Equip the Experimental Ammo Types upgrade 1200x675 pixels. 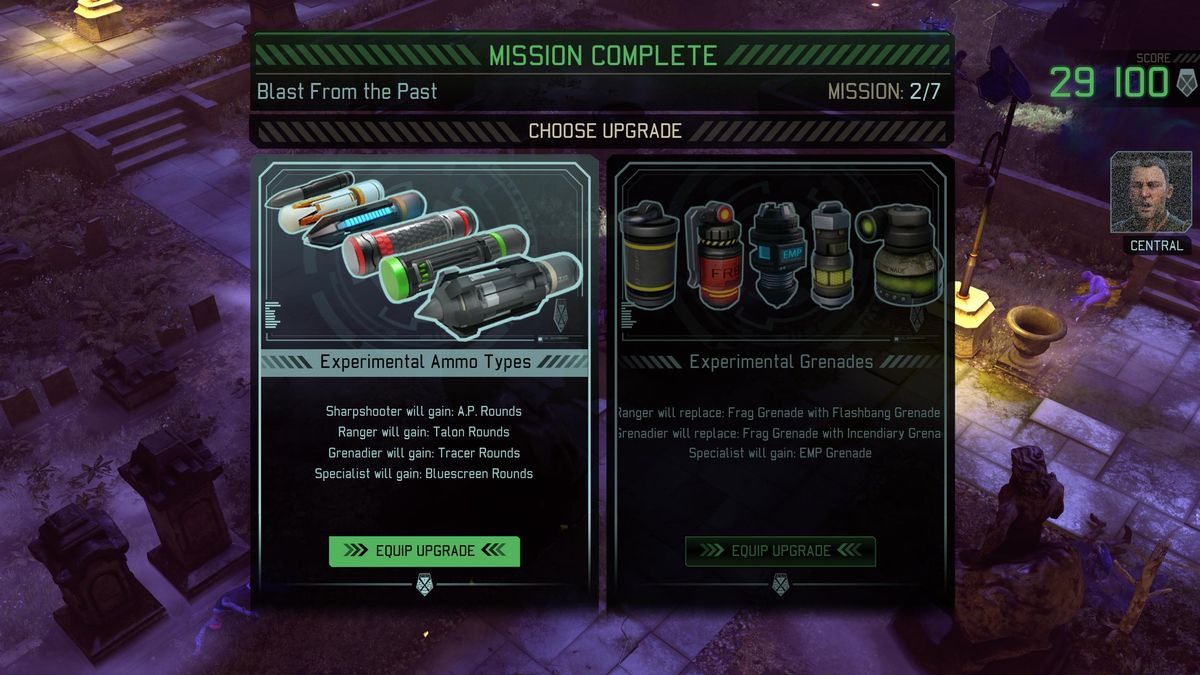click(x=424, y=551)
